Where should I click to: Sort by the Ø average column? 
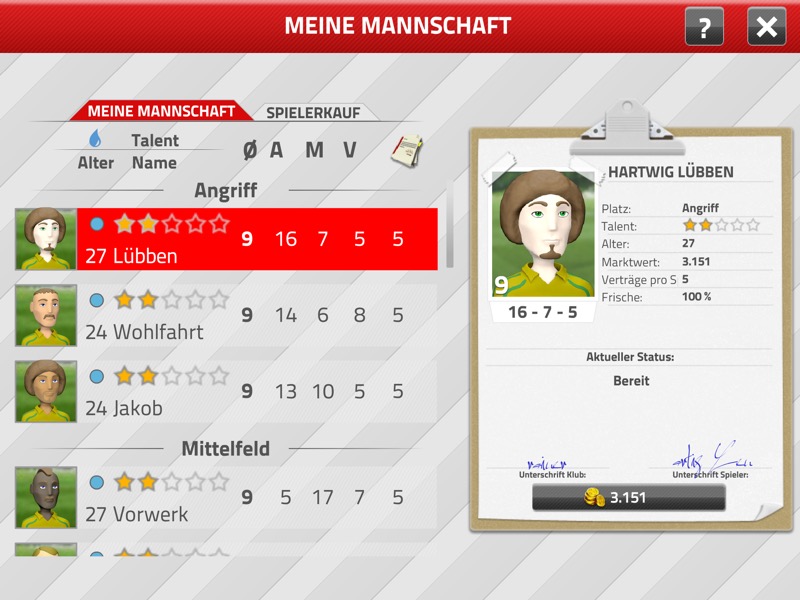tap(249, 150)
